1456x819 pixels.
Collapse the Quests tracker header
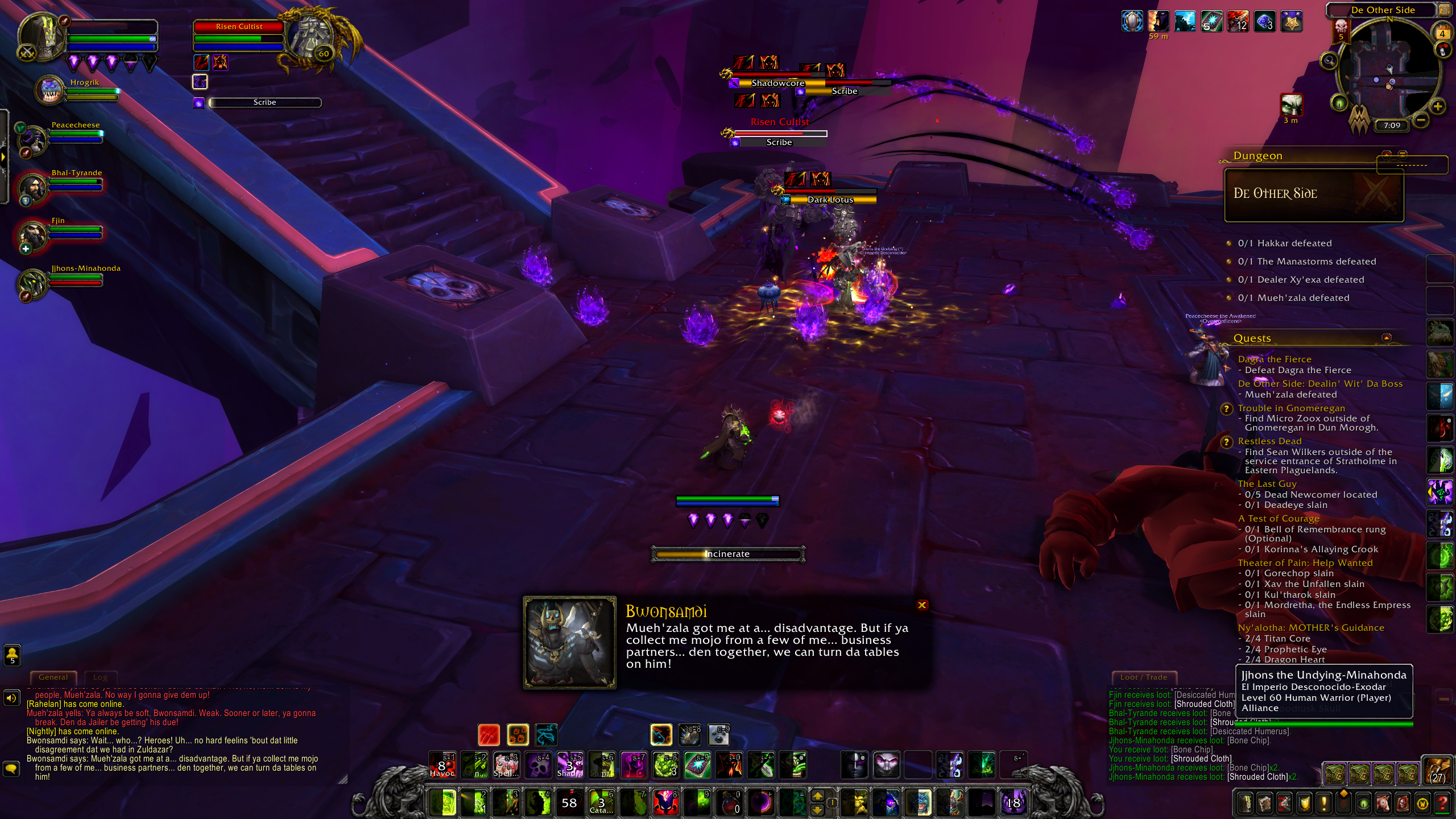click(x=1387, y=338)
